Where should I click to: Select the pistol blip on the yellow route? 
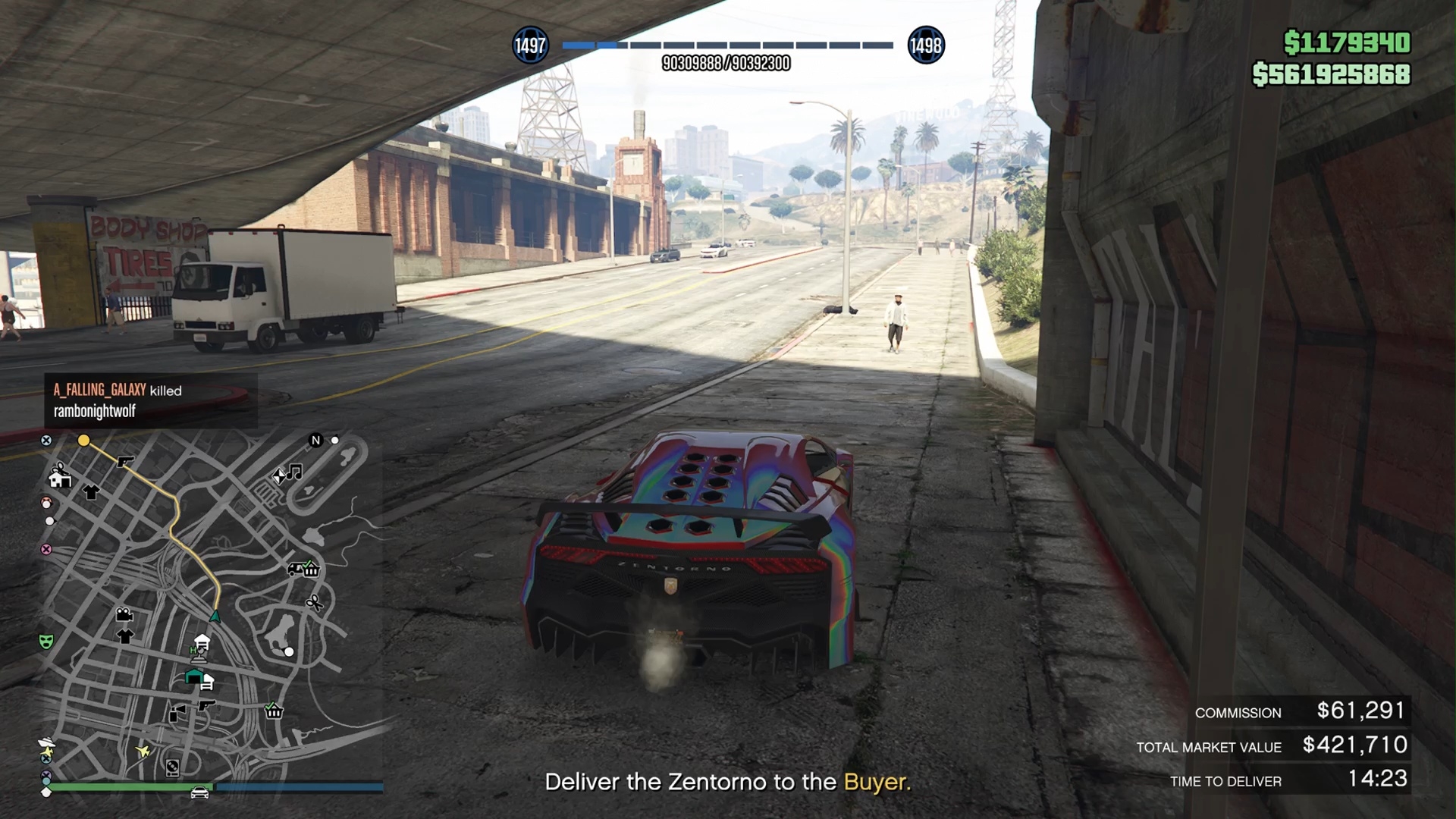pos(125,460)
